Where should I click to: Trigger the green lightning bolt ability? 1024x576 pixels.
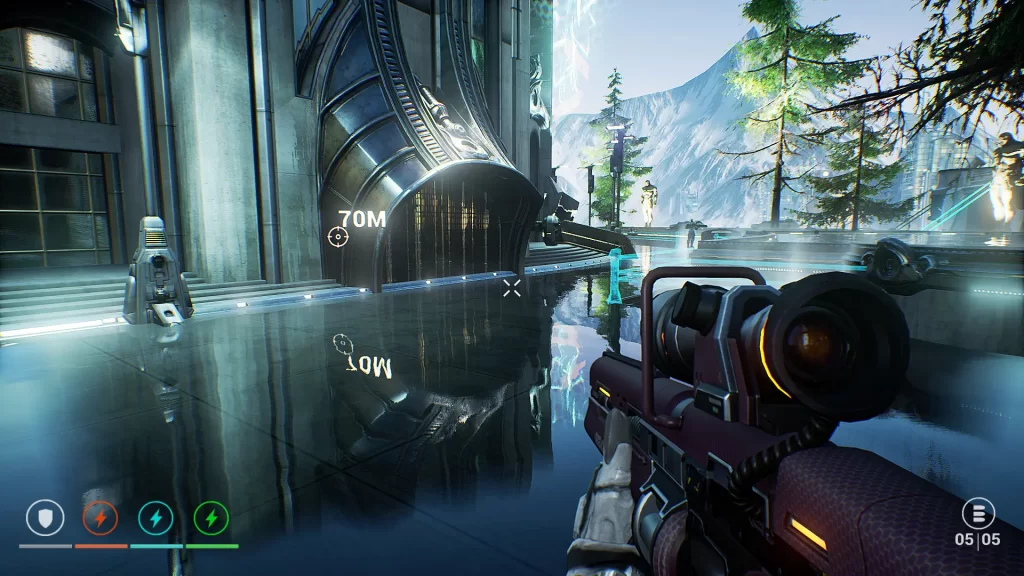pos(211,517)
